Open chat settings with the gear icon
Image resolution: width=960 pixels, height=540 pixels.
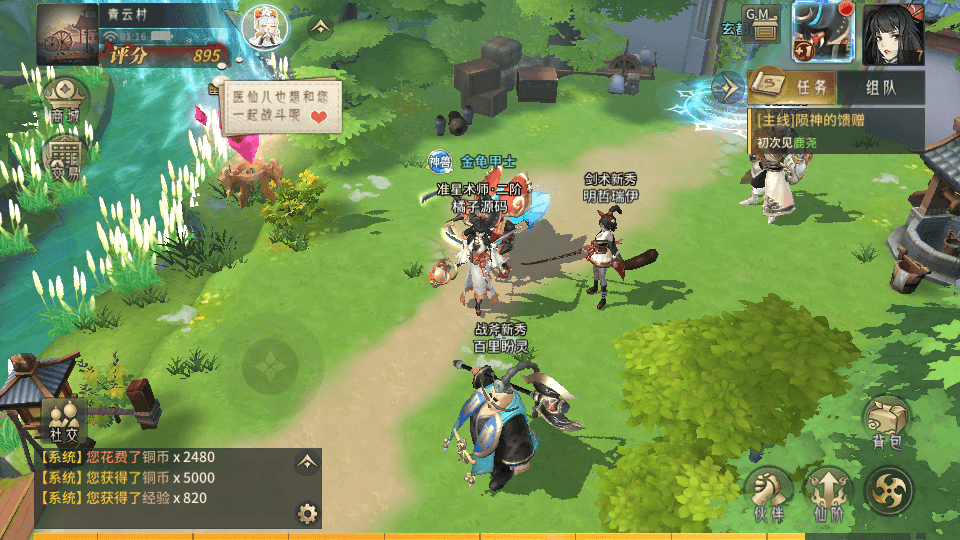[x=307, y=514]
